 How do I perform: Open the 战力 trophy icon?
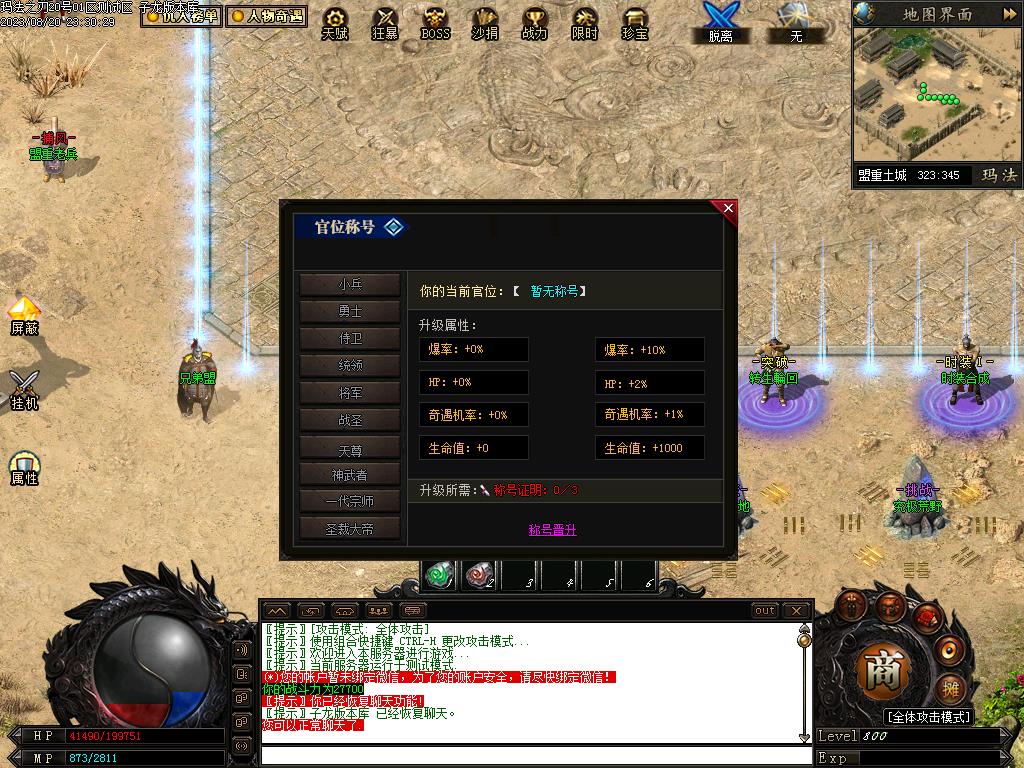coord(535,22)
